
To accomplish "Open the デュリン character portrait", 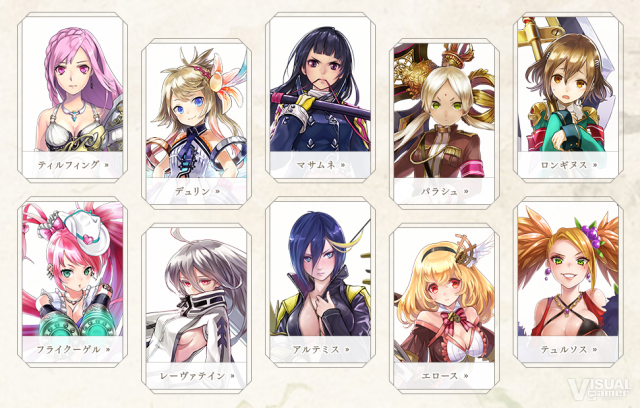I will (194, 118).
